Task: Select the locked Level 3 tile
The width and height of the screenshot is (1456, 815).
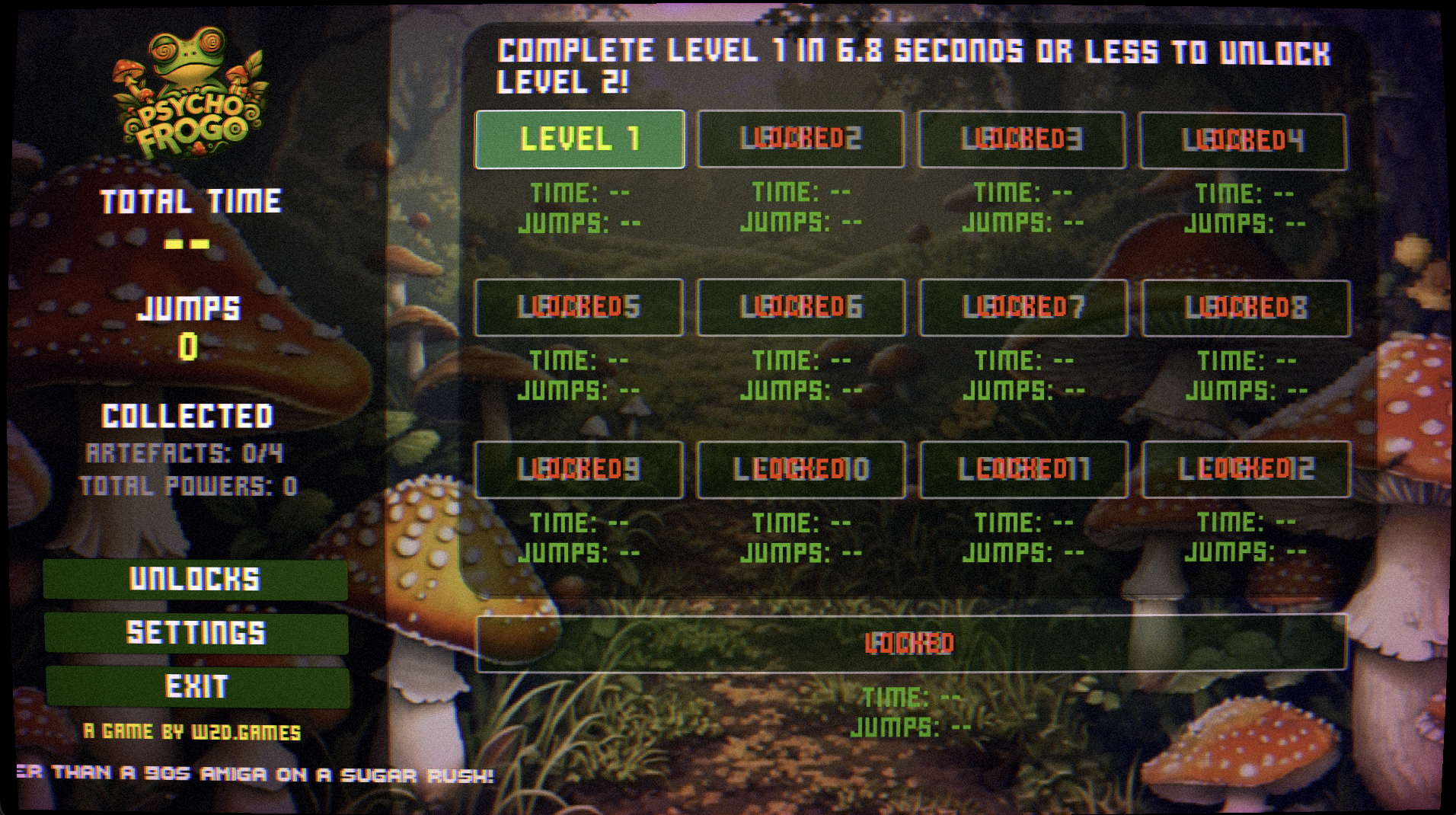Action: point(1021,140)
